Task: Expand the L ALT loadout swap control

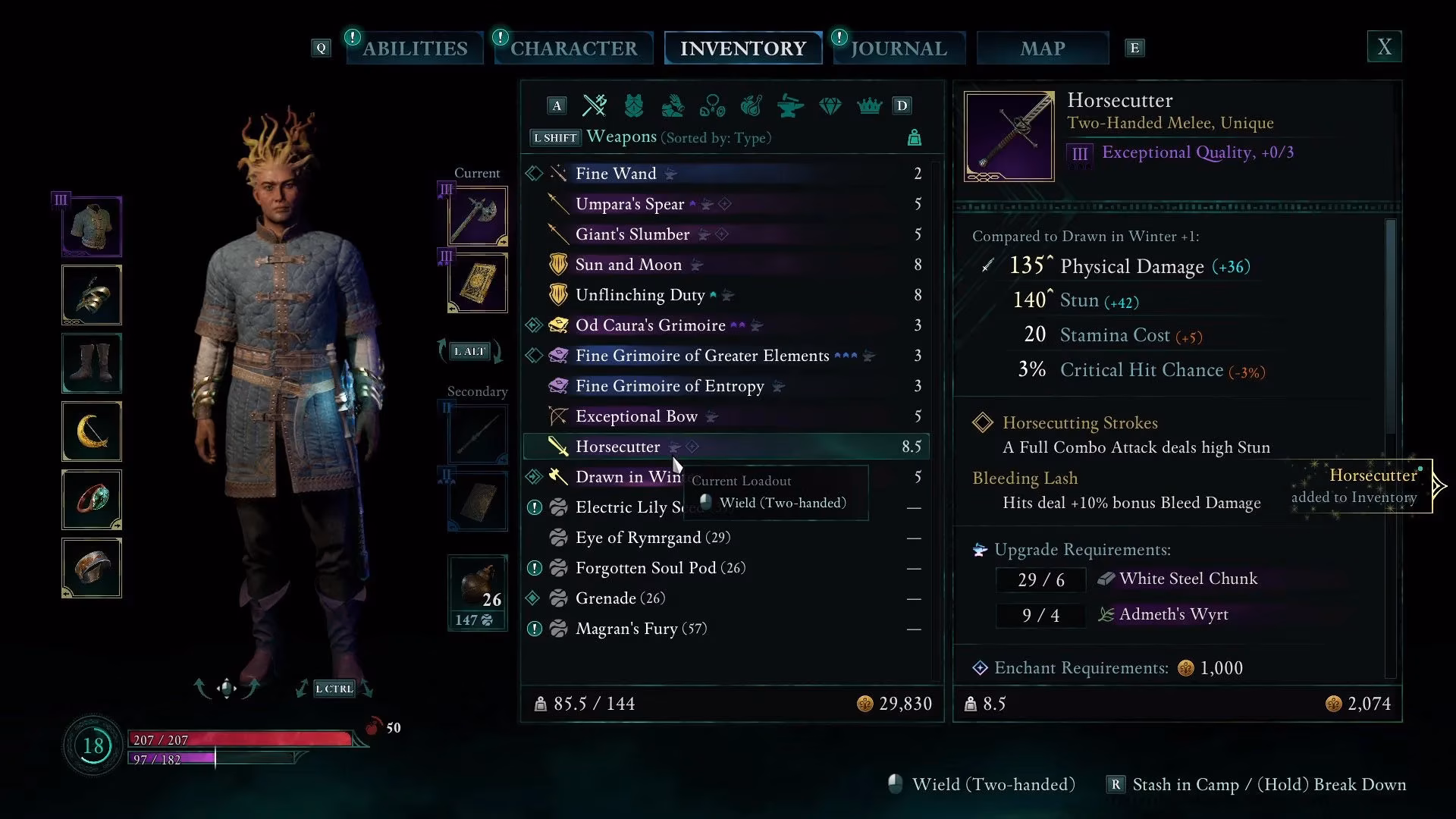Action: pyautogui.click(x=470, y=350)
